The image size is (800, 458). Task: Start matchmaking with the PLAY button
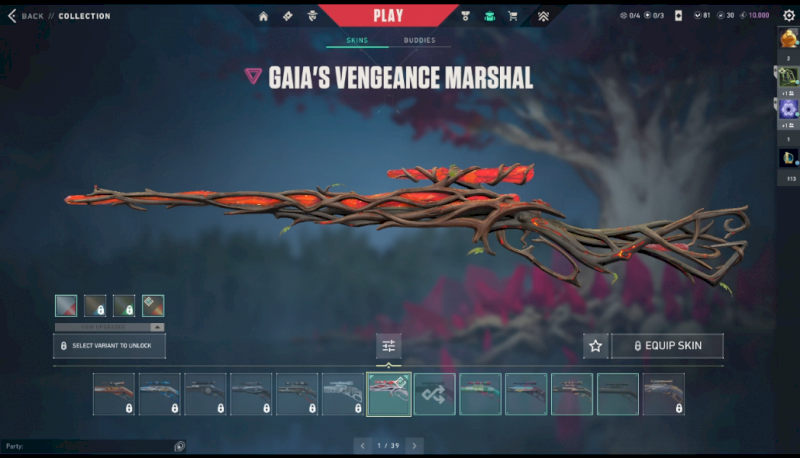tap(388, 15)
